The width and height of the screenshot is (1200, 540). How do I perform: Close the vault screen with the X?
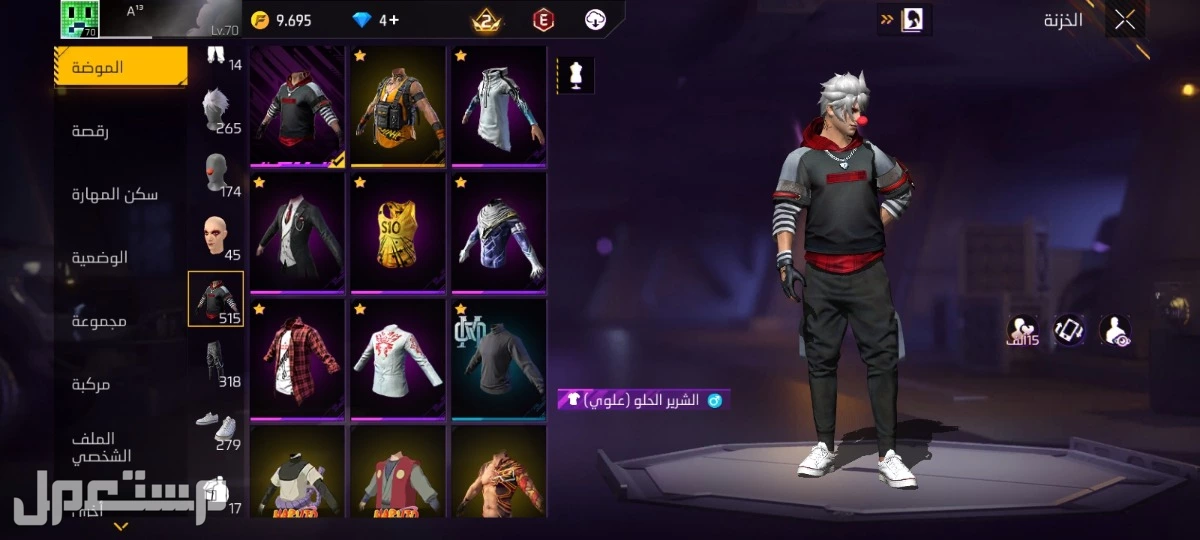point(1125,19)
